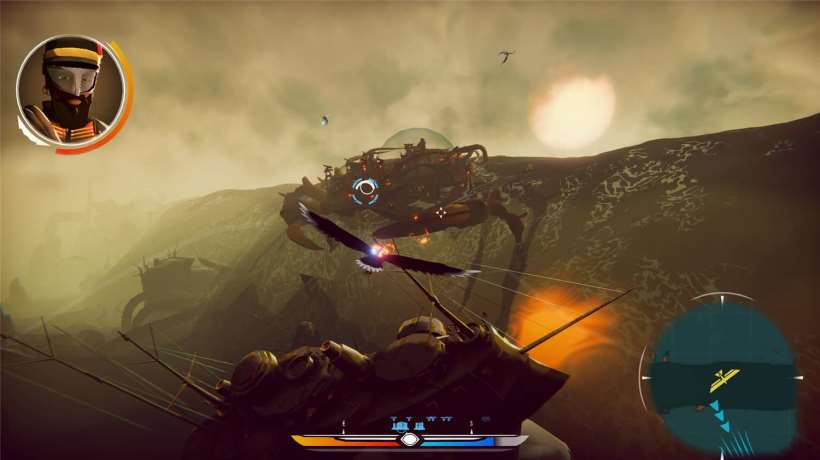
Task: Click the blue ship icons above the bottom gauge
Action: point(410,424)
